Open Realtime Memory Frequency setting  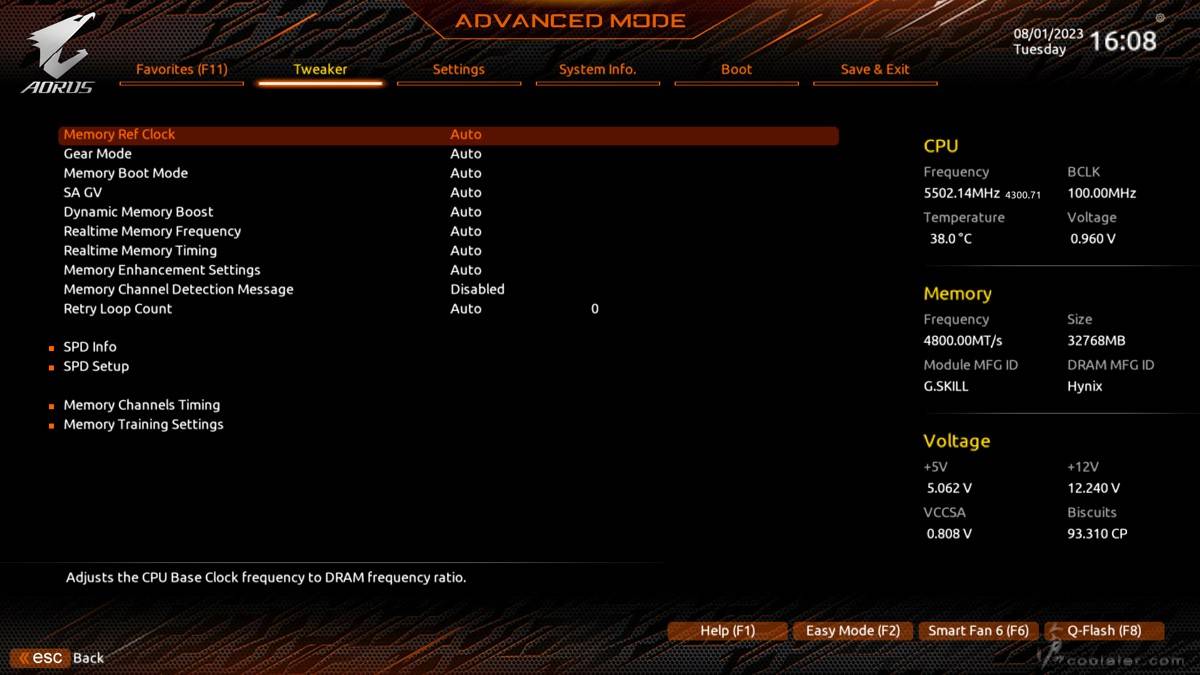tap(152, 231)
